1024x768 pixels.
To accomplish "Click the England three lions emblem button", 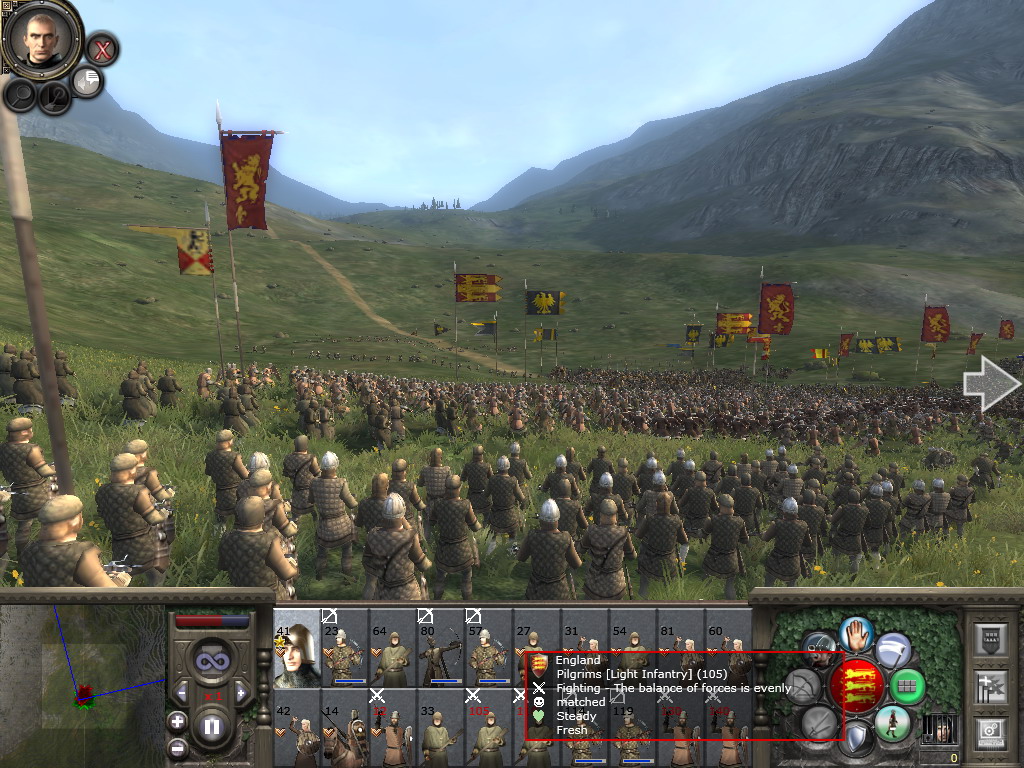I will (857, 684).
